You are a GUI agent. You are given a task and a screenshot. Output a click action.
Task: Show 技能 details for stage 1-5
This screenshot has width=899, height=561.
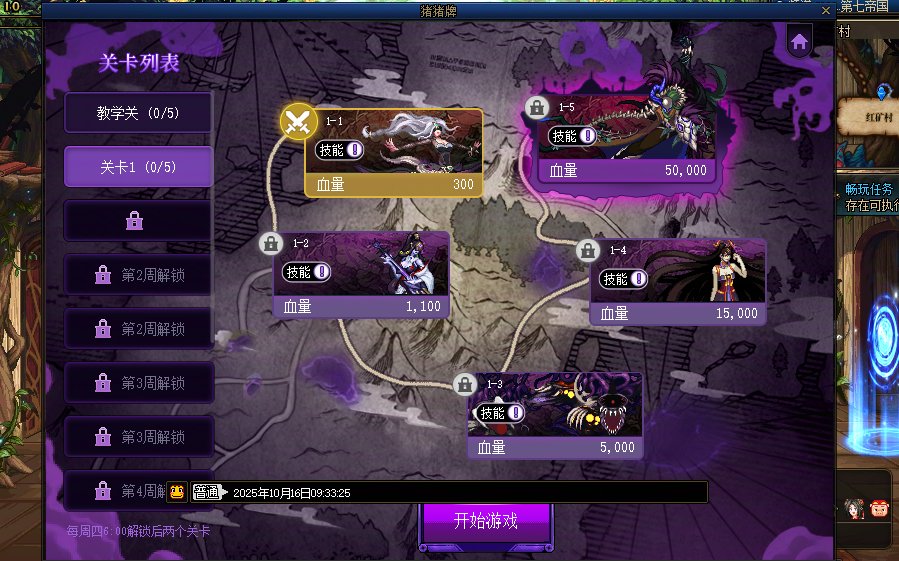(x=574, y=137)
